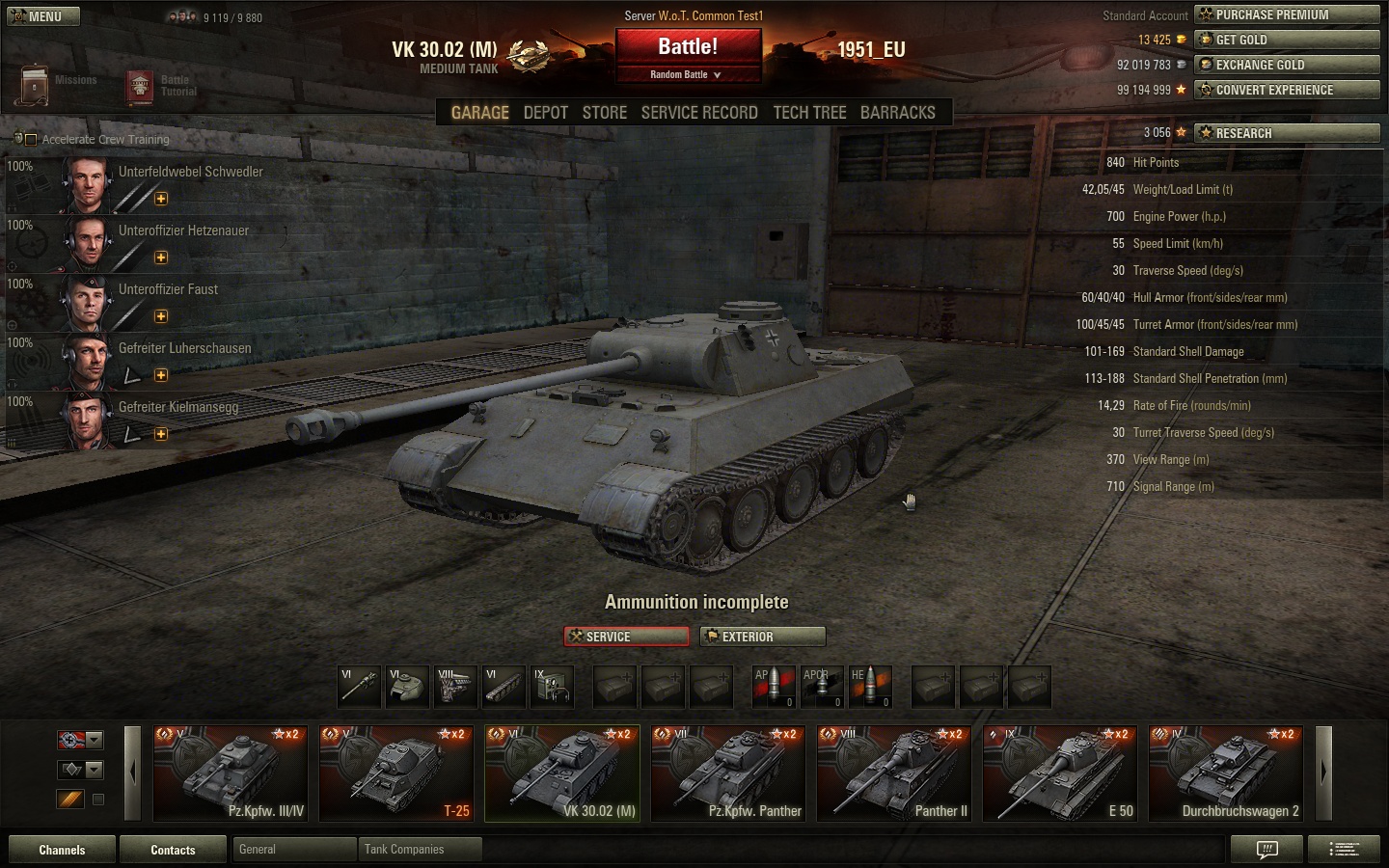Open the Channels button
The width and height of the screenshot is (1389, 868).
tap(62, 850)
